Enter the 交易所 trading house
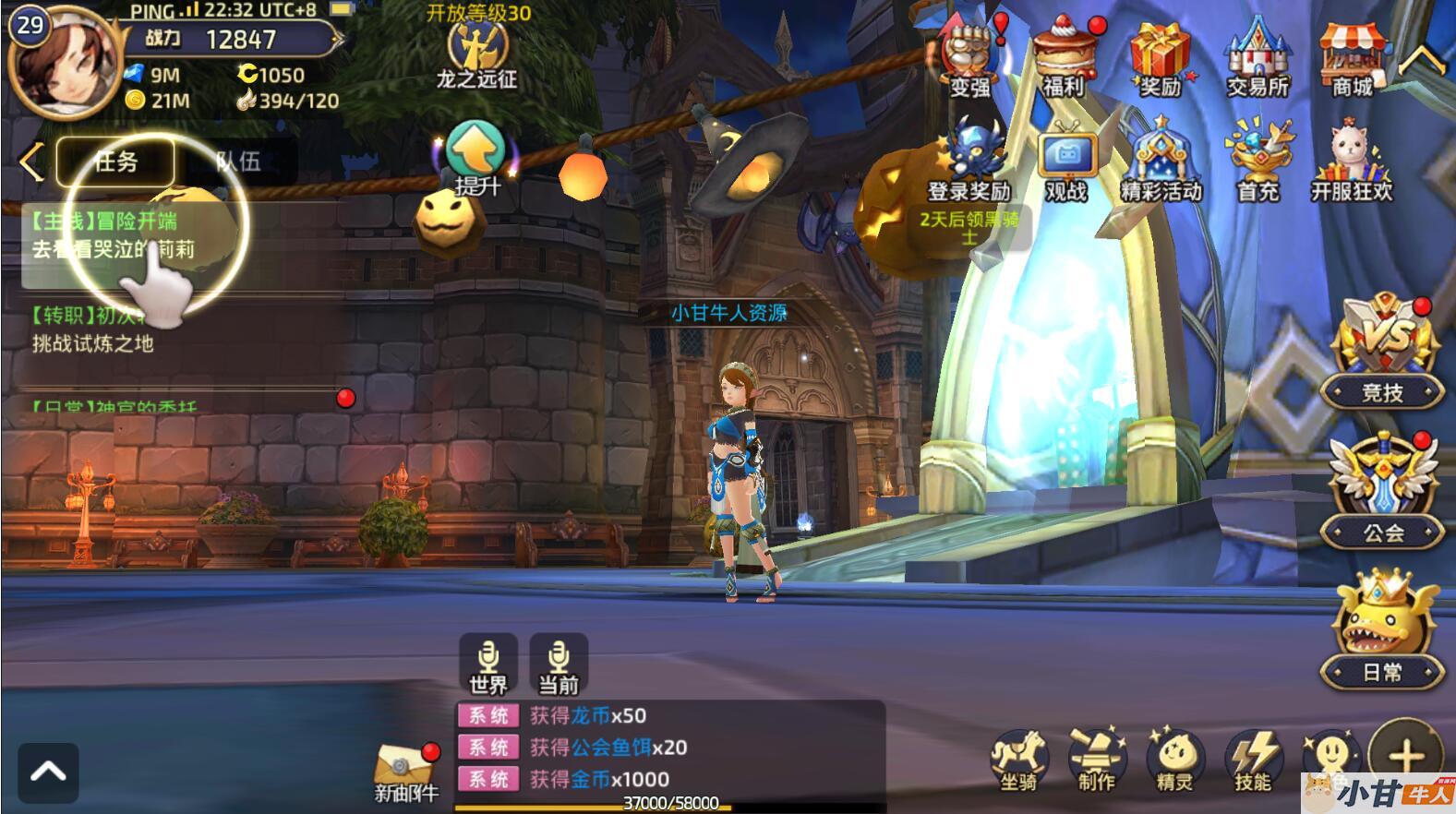The image size is (1456, 814). [x=1257, y=57]
